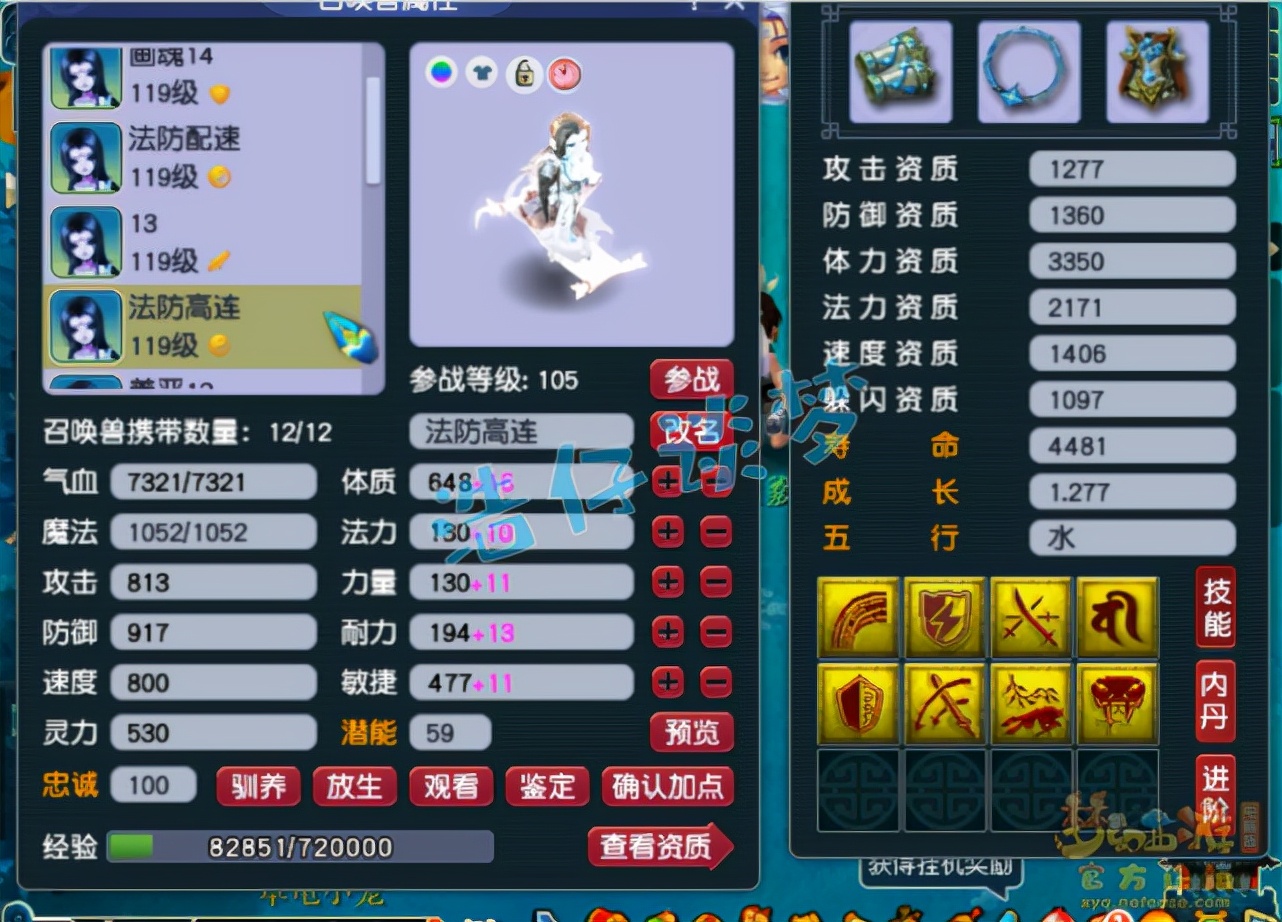The height and width of the screenshot is (922, 1282).
Task: Open the snake-head skill icon
Action: tap(1118, 703)
